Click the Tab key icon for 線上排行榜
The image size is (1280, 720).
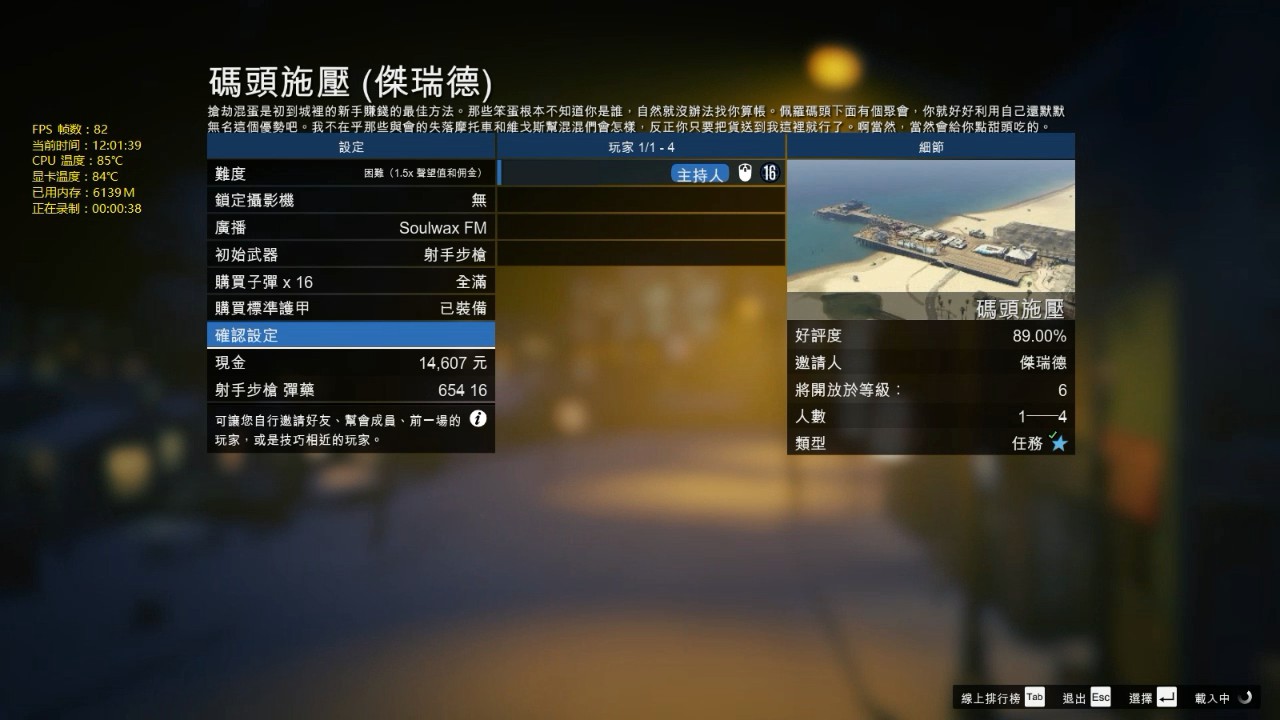[1034, 697]
